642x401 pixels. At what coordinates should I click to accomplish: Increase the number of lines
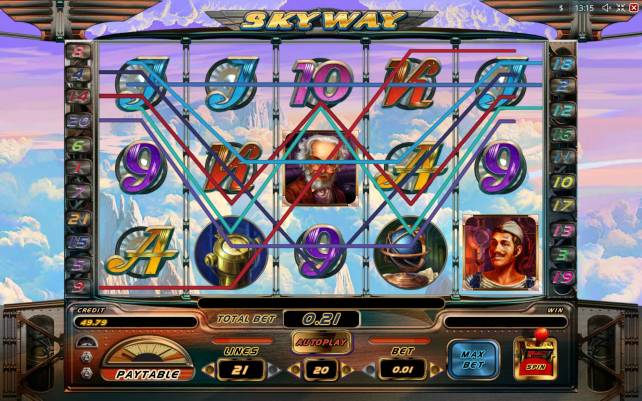tap(272, 370)
